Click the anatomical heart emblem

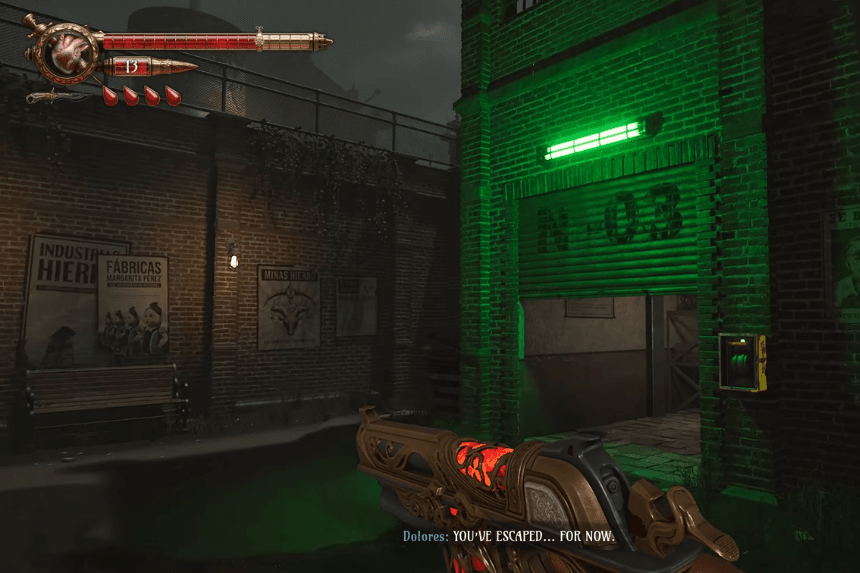coord(66,49)
